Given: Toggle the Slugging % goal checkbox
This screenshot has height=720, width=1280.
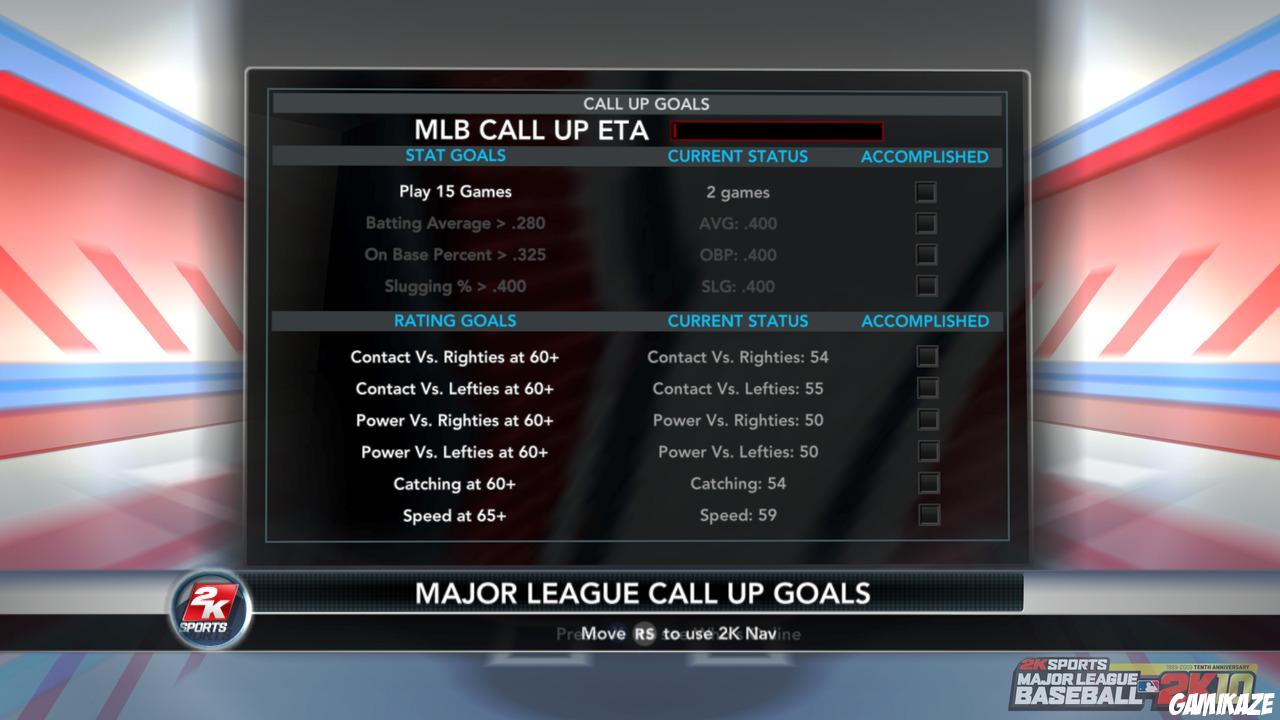Looking at the screenshot, I should pos(927,287).
